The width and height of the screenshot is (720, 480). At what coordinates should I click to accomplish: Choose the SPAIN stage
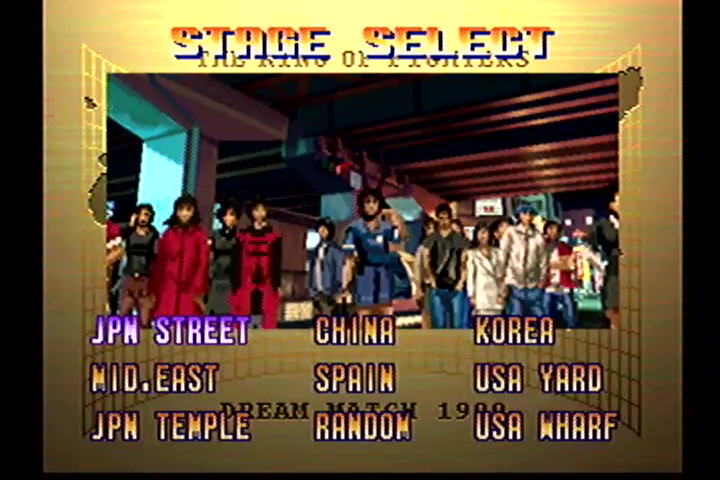[355, 379]
